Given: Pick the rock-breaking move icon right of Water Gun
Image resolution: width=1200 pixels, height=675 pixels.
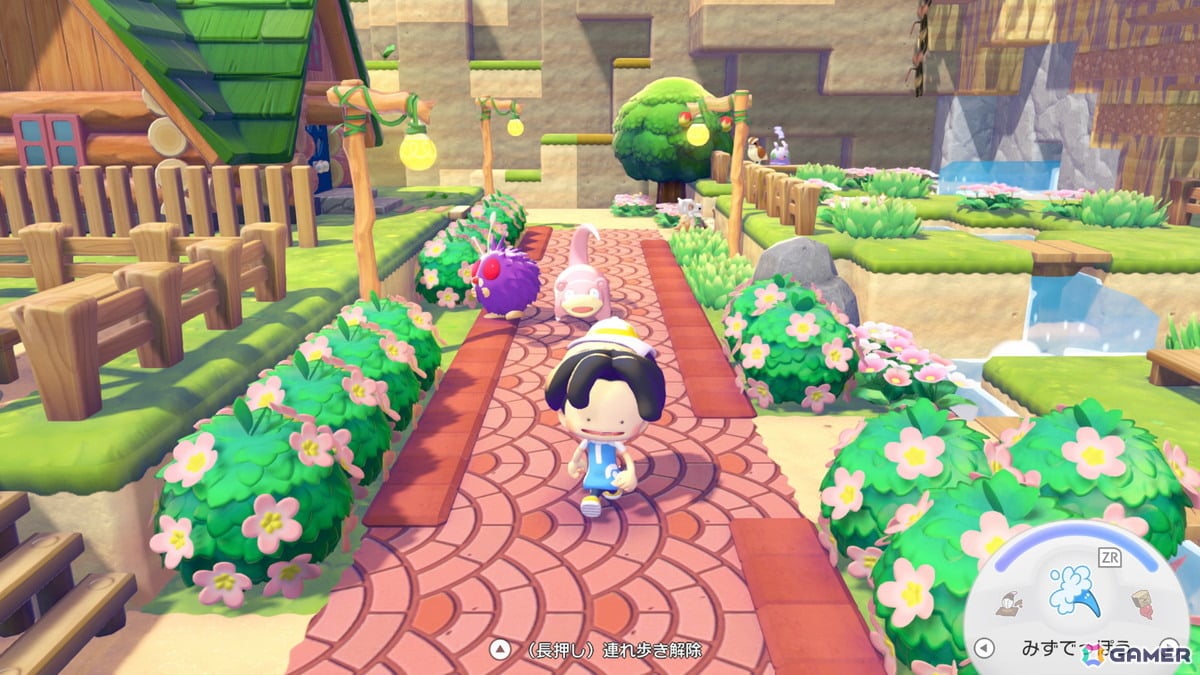Looking at the screenshot, I should [1141, 603].
